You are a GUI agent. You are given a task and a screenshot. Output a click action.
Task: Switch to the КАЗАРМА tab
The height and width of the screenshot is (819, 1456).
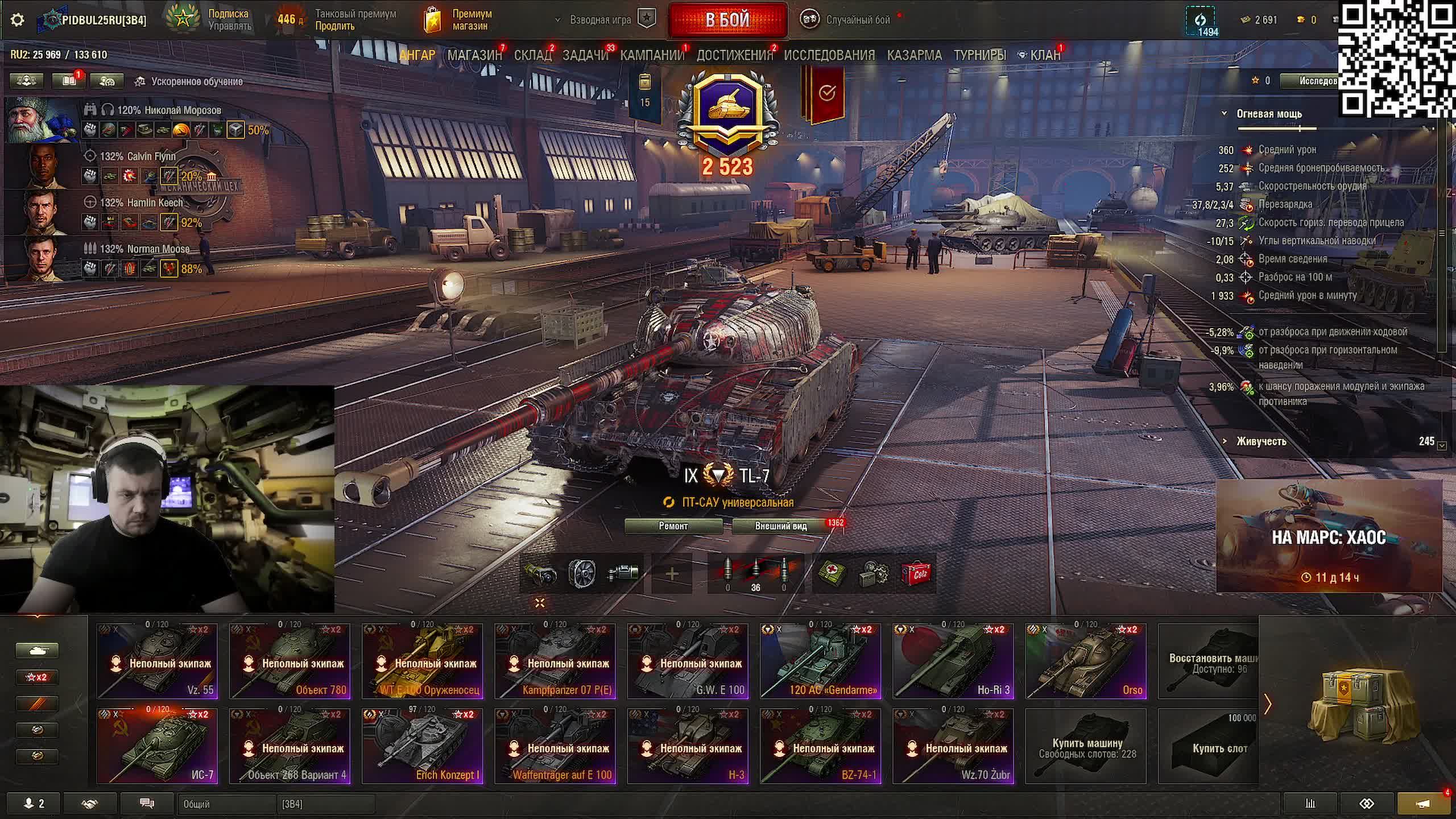tap(914, 55)
